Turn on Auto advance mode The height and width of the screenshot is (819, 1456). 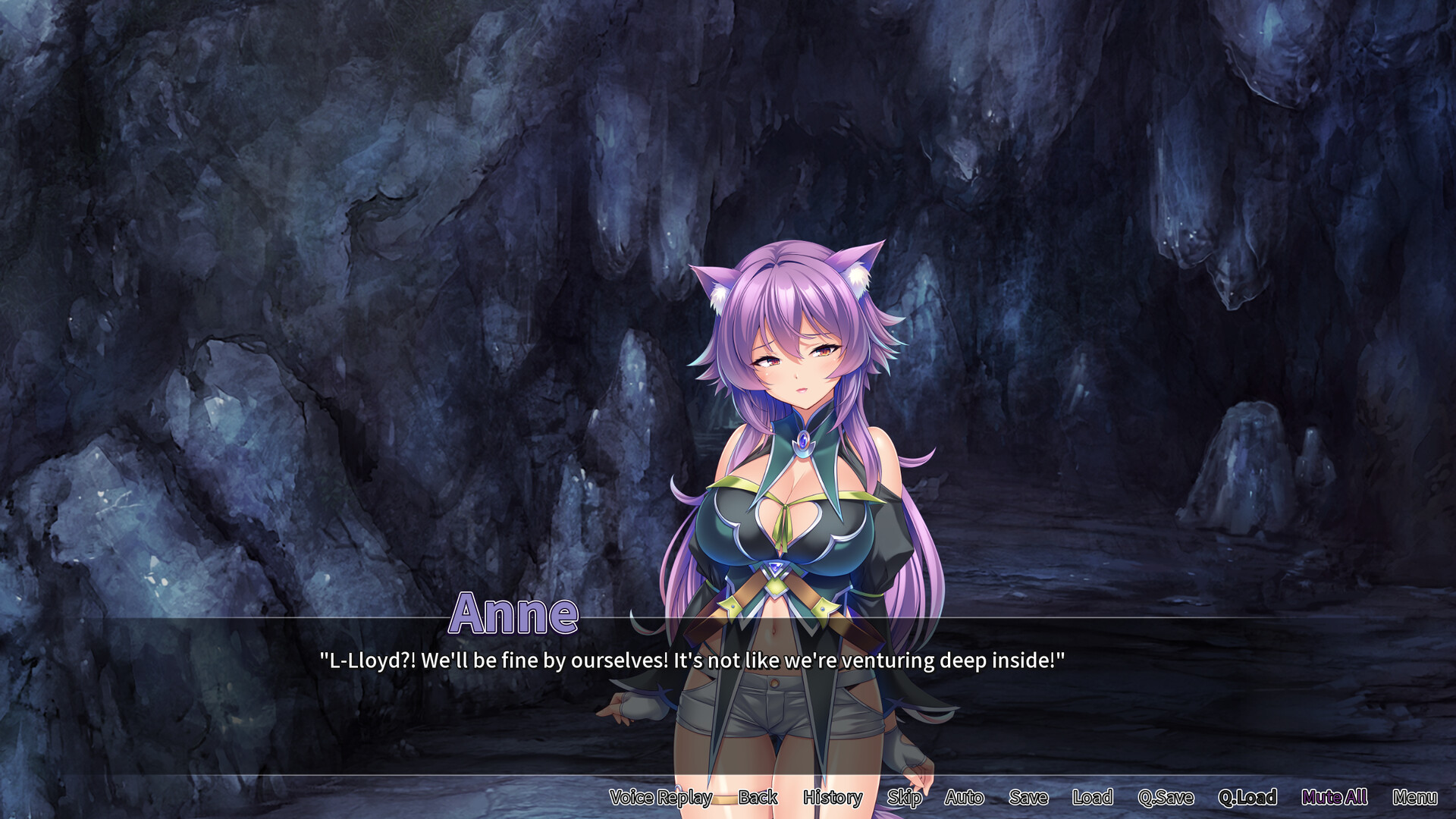[964, 798]
